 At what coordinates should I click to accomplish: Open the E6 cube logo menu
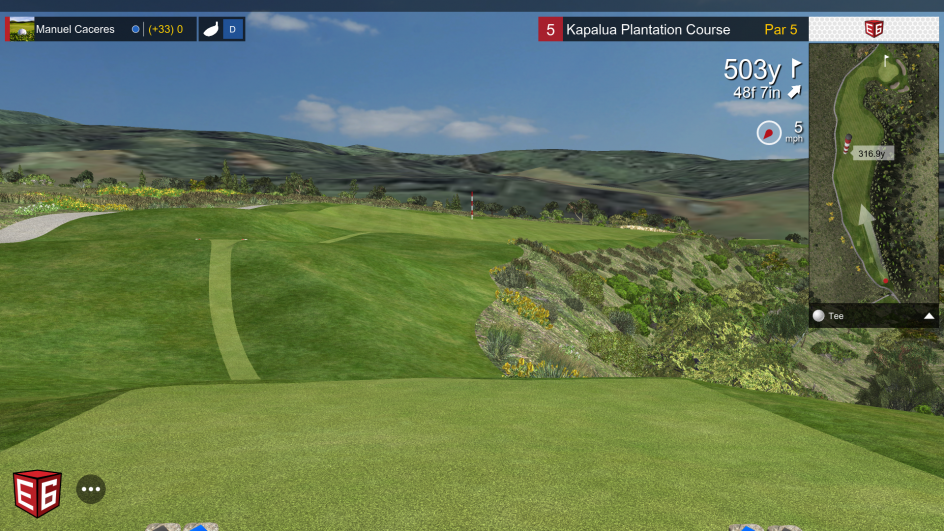[37, 493]
